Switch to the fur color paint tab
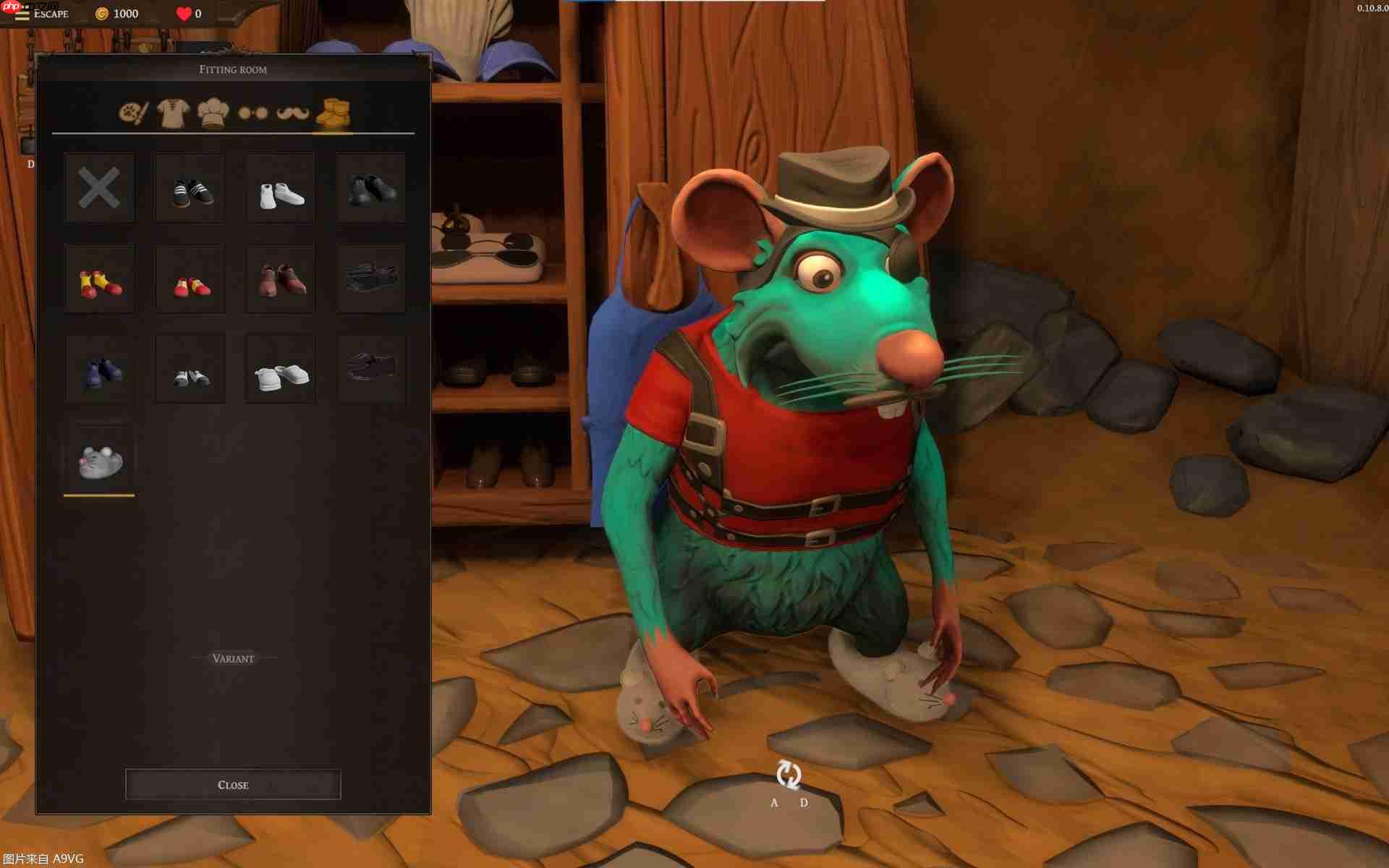Image resolution: width=1389 pixels, height=868 pixels. pos(134,114)
